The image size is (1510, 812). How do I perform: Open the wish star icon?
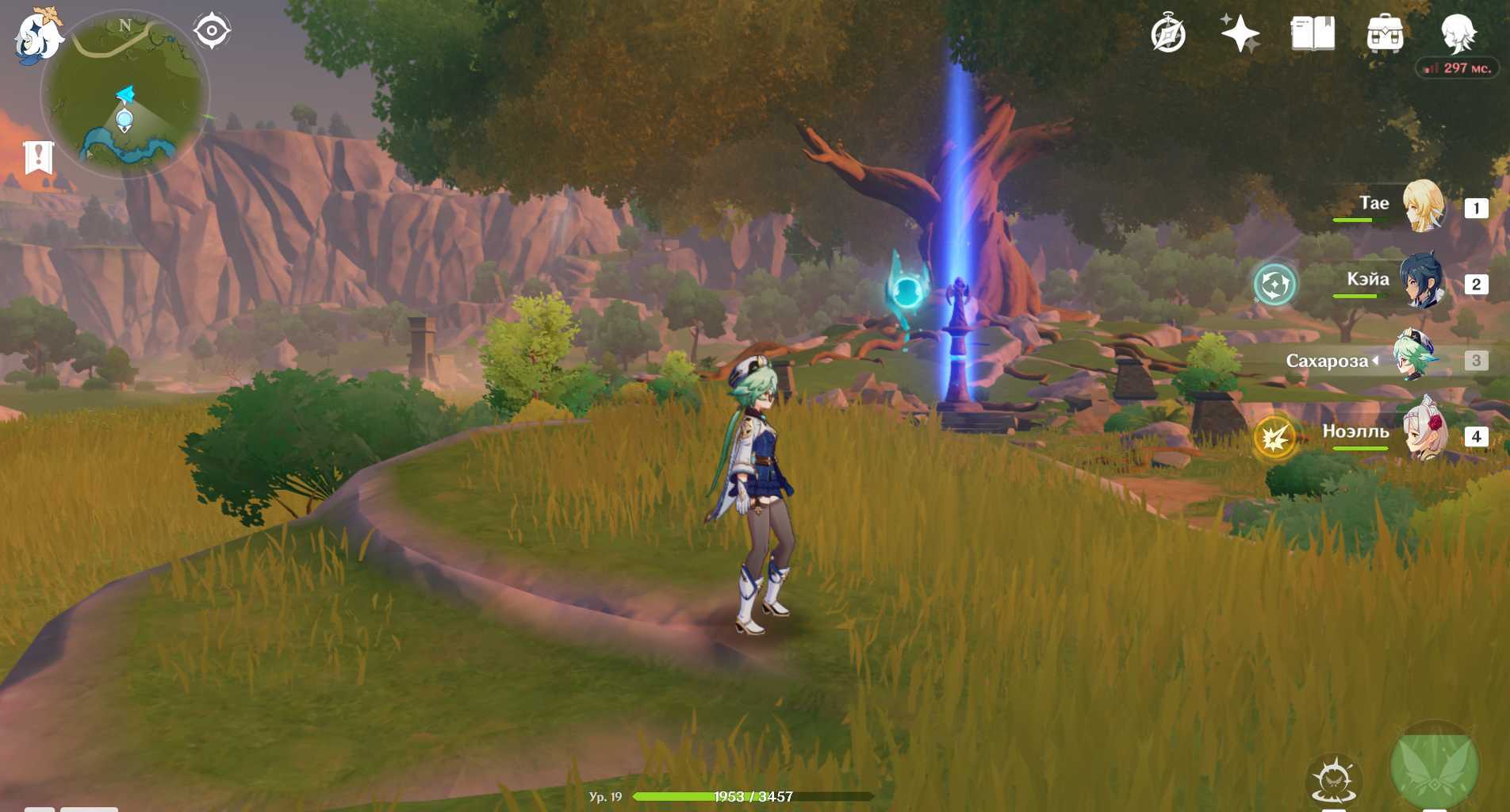point(1240,34)
